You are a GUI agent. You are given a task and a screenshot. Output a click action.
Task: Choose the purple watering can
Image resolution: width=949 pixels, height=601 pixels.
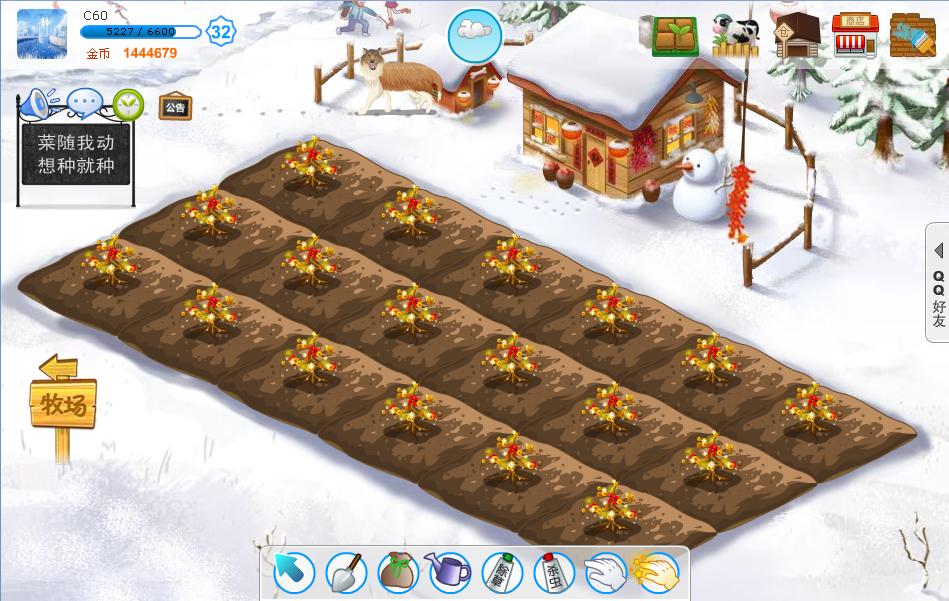click(x=449, y=573)
